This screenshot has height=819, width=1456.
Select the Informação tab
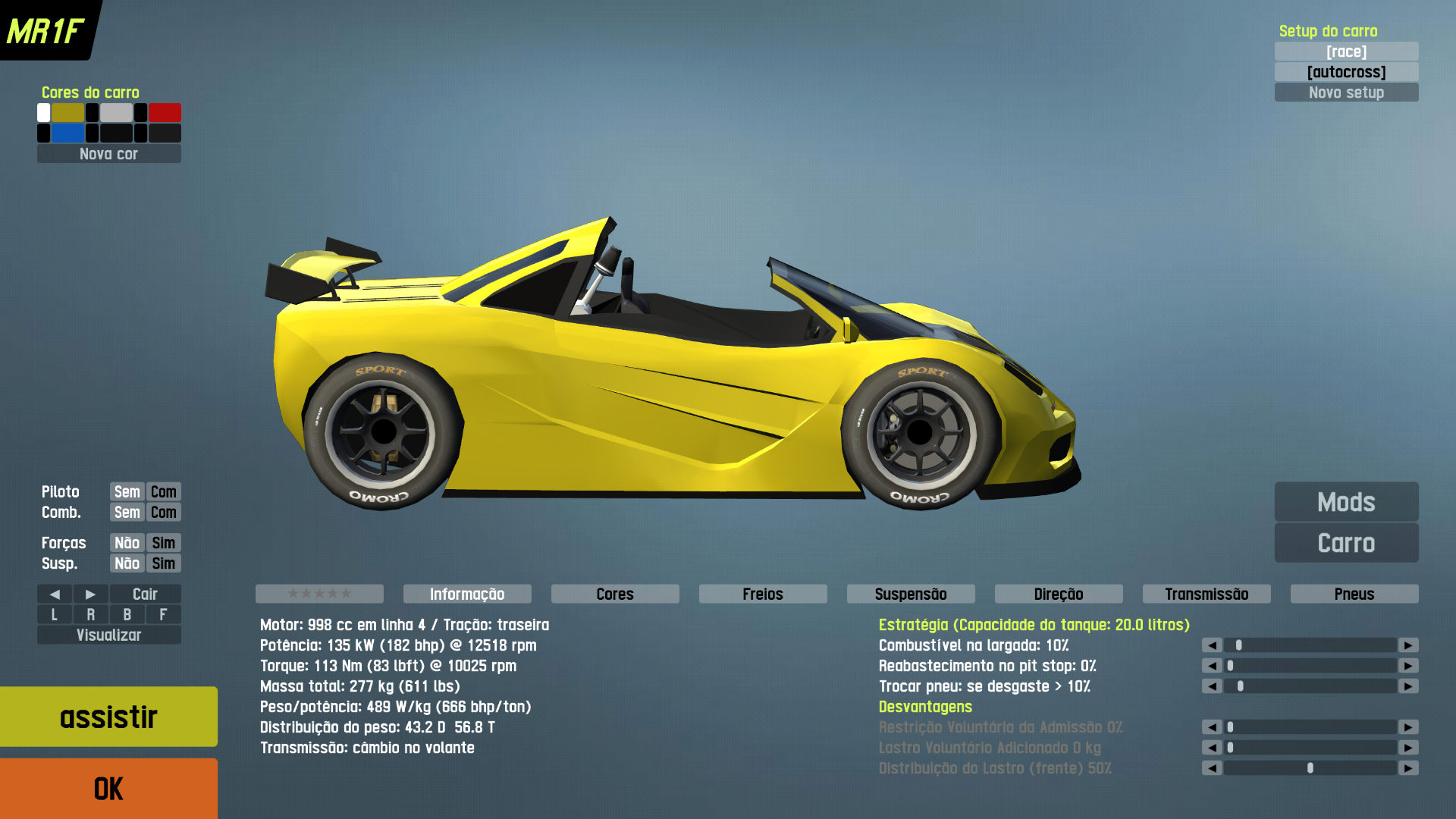click(x=466, y=594)
